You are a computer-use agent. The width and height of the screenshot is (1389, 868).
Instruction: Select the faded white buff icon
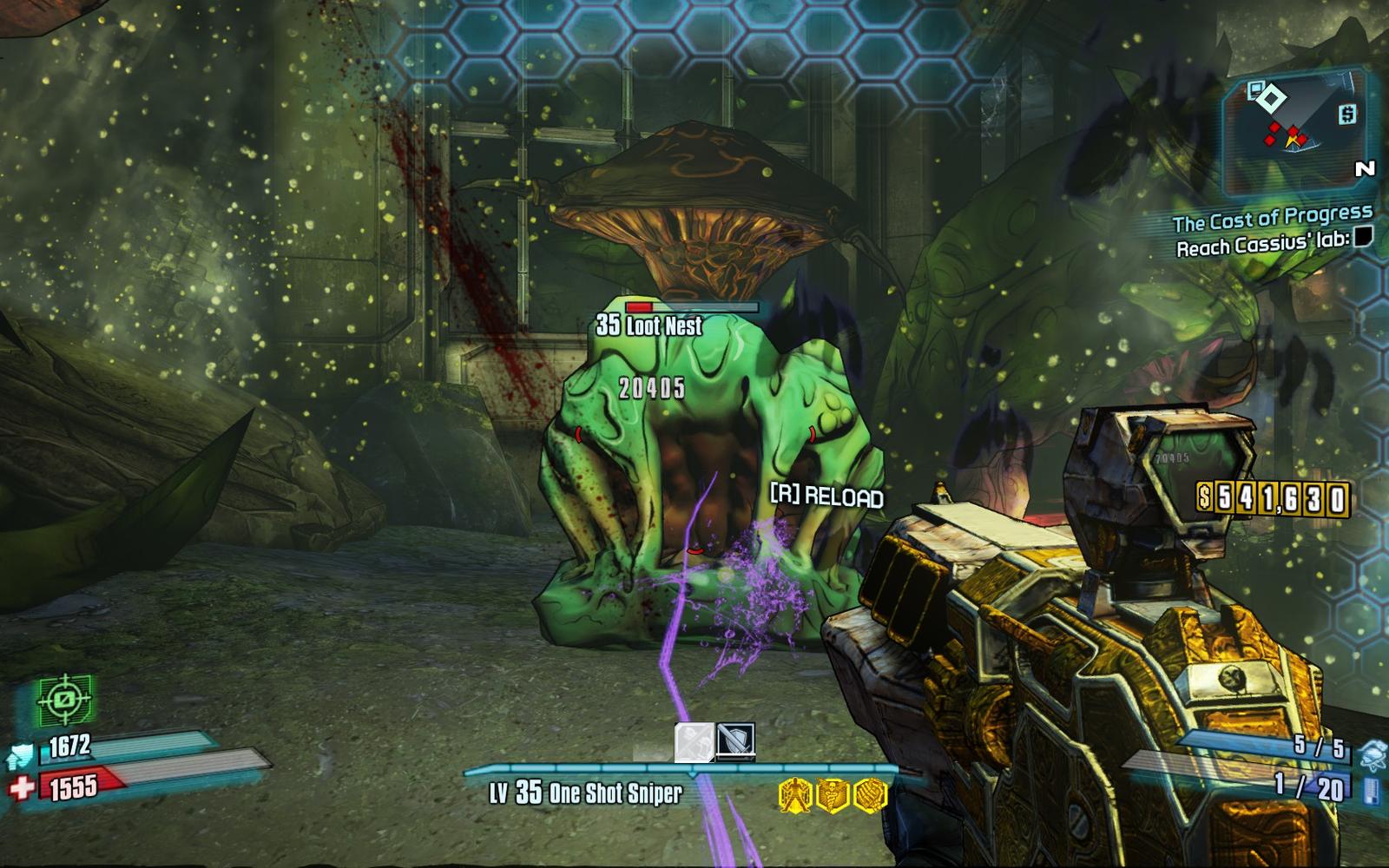point(694,743)
